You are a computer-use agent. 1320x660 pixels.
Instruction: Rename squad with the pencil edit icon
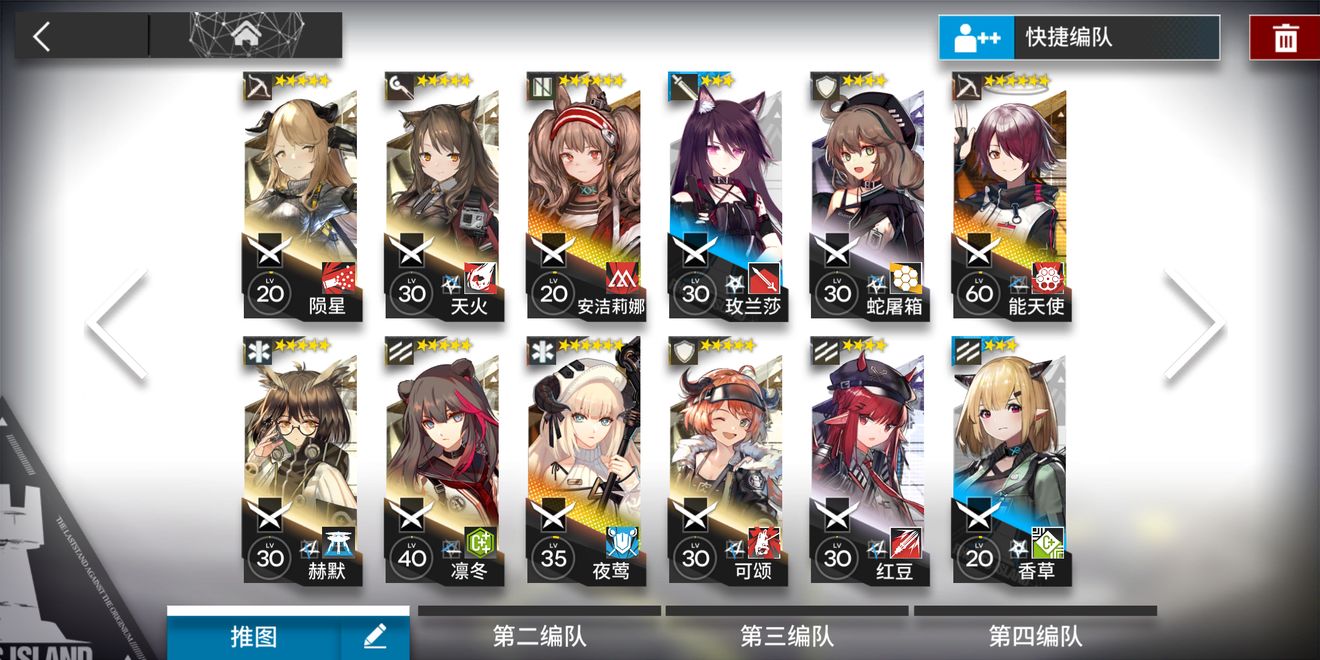coord(375,636)
